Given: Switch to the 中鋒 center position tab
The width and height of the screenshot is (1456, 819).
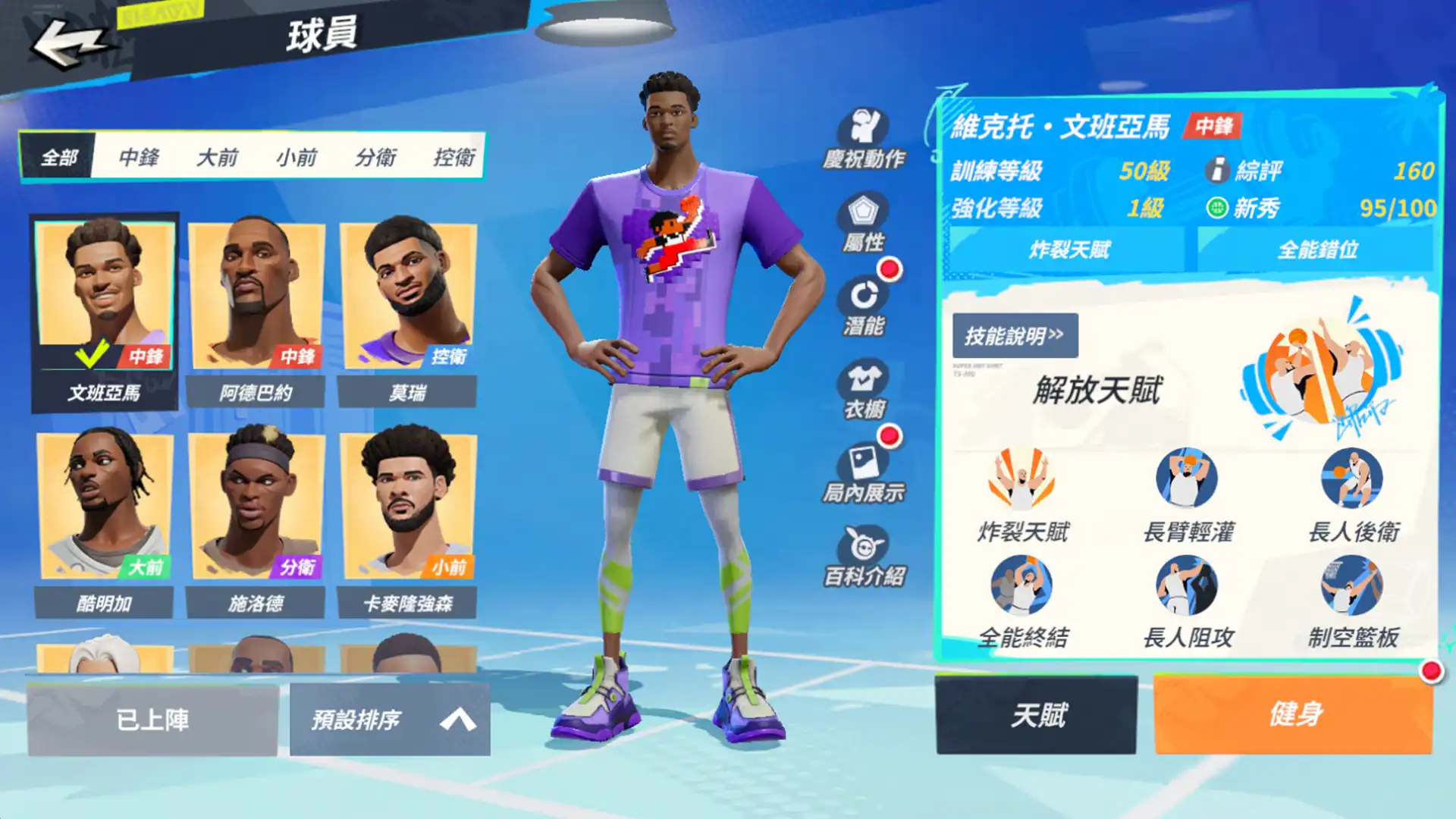Looking at the screenshot, I should click(x=136, y=157).
